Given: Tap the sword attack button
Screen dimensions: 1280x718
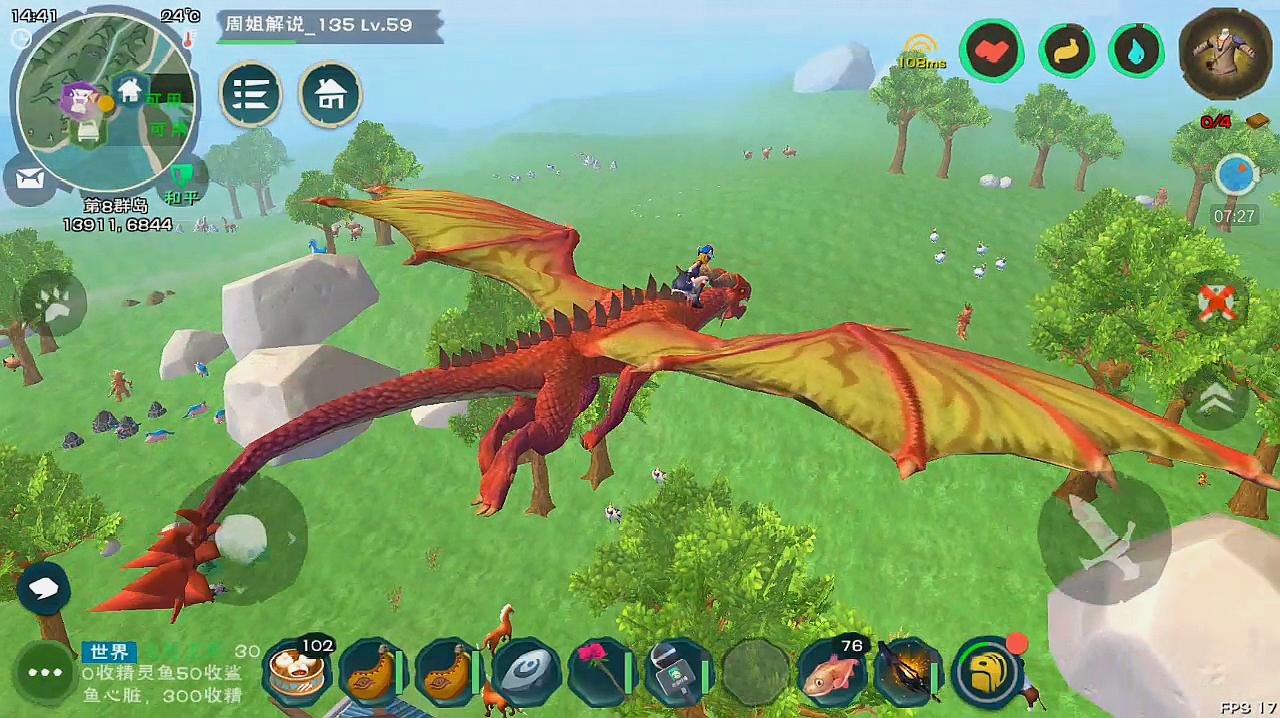Looking at the screenshot, I should tap(1103, 537).
